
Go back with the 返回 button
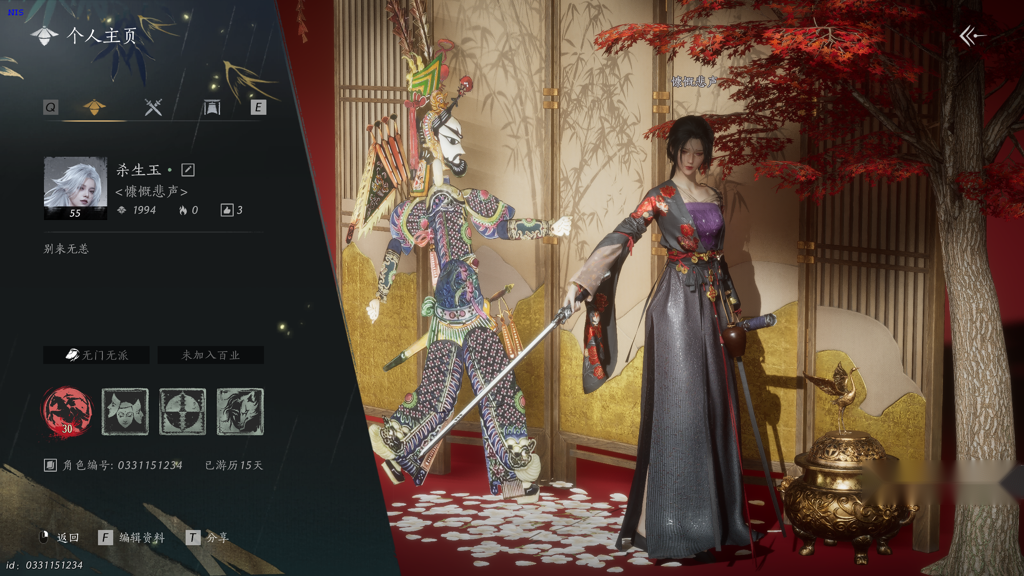(60, 538)
